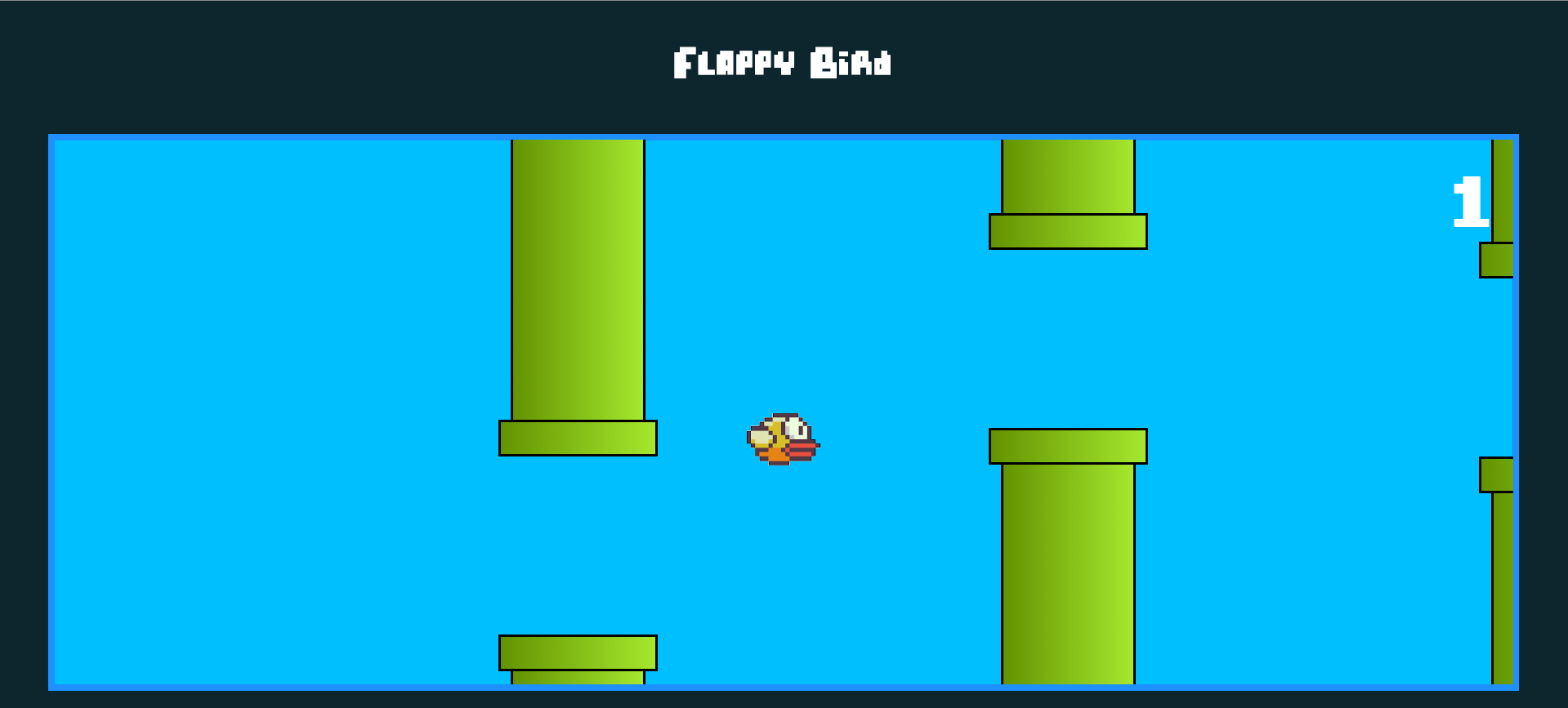
Task: Click the short pipe stub on the far right
Action: pyautogui.click(x=1502, y=188)
